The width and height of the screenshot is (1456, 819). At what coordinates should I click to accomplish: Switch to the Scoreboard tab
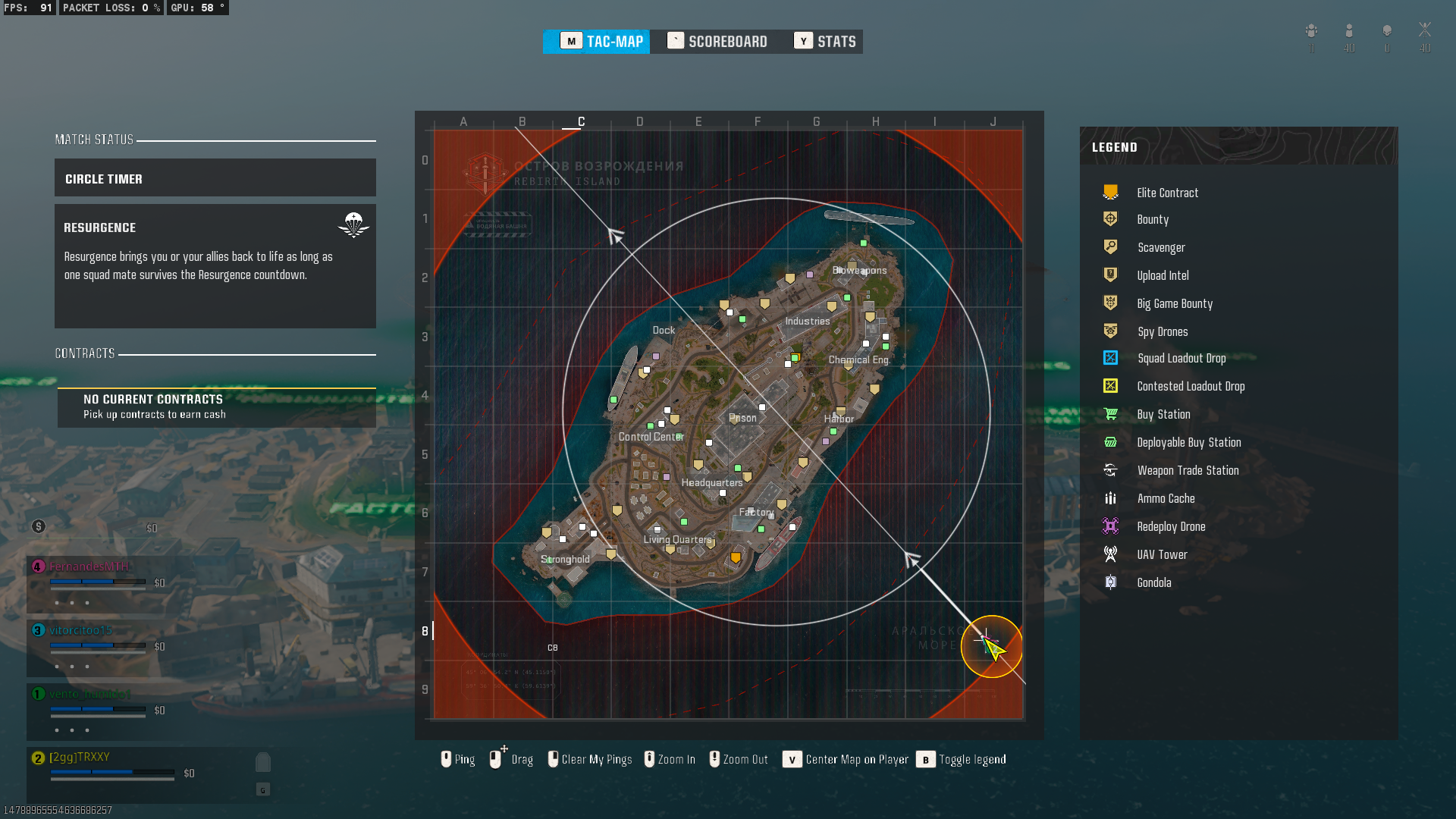[x=717, y=42]
